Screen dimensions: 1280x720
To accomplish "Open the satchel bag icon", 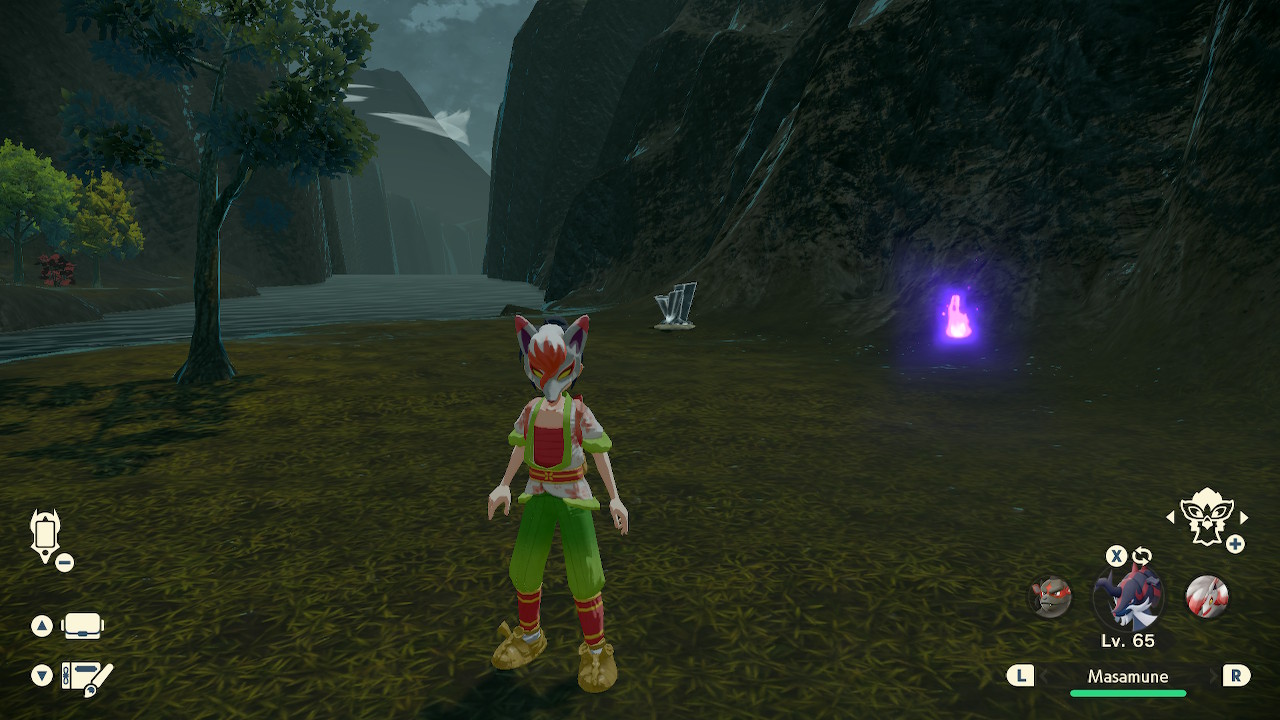I will click(82, 627).
